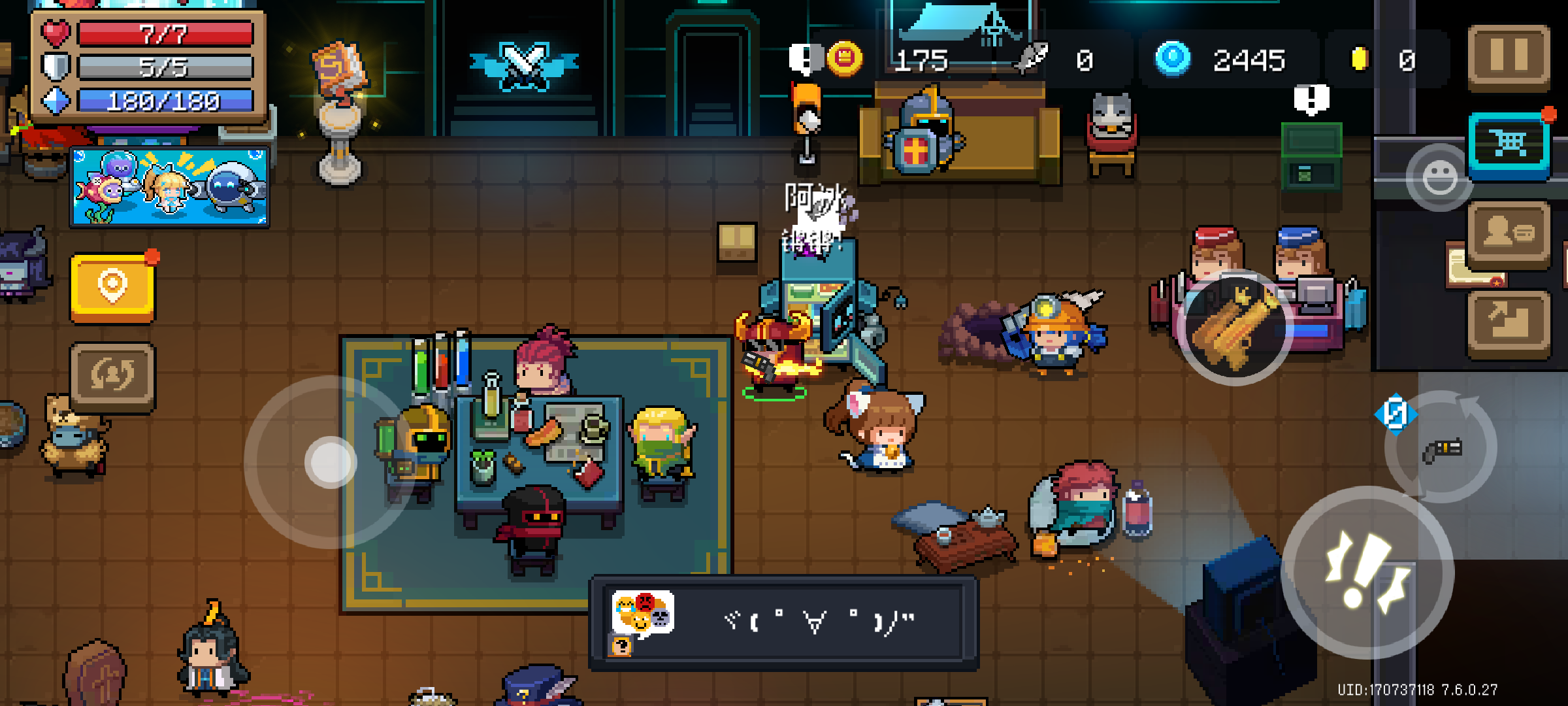Open the in-game shop cart
1568x706 pixels.
point(1509,139)
